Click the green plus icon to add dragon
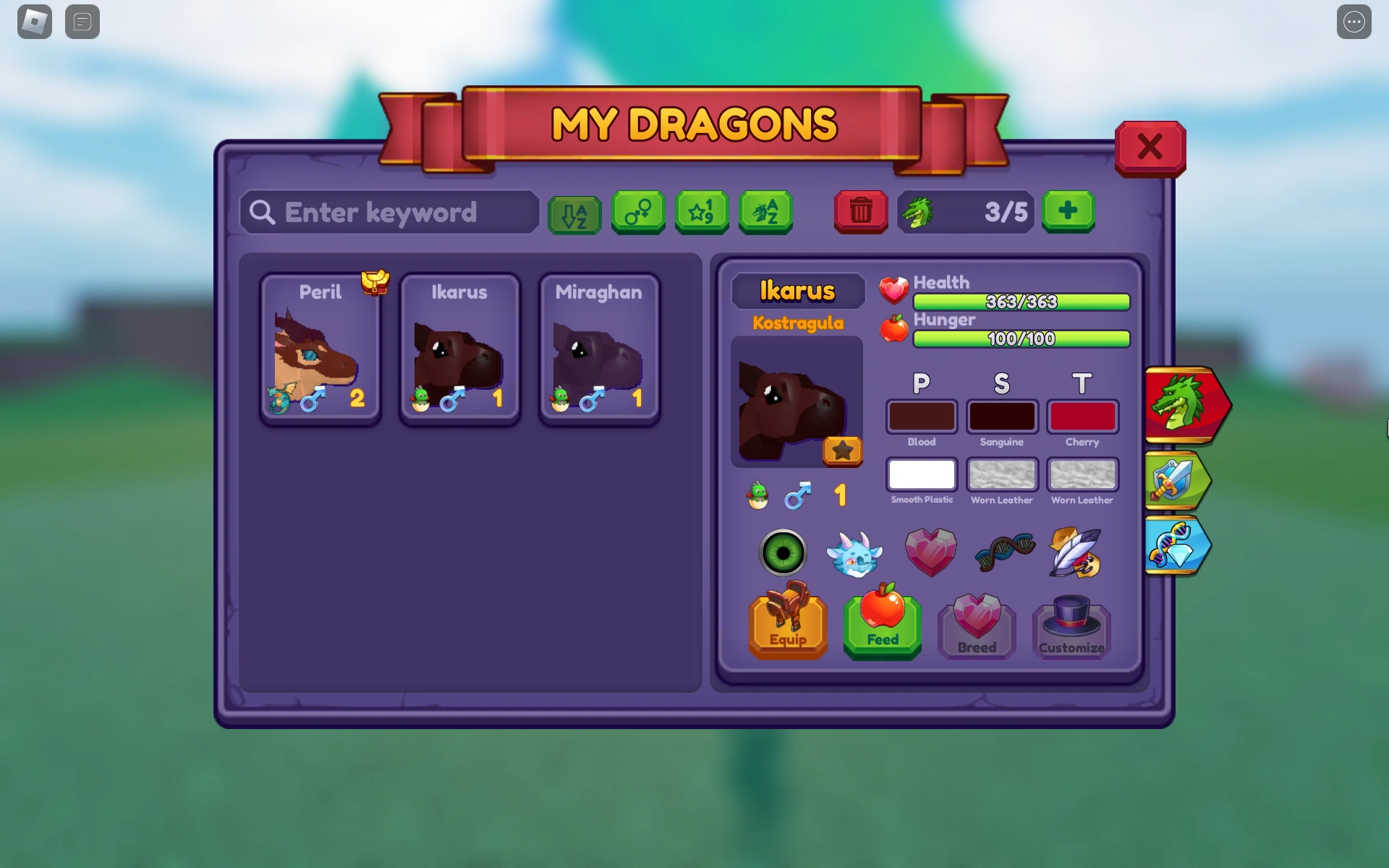The image size is (1389, 868). pyautogui.click(x=1069, y=211)
